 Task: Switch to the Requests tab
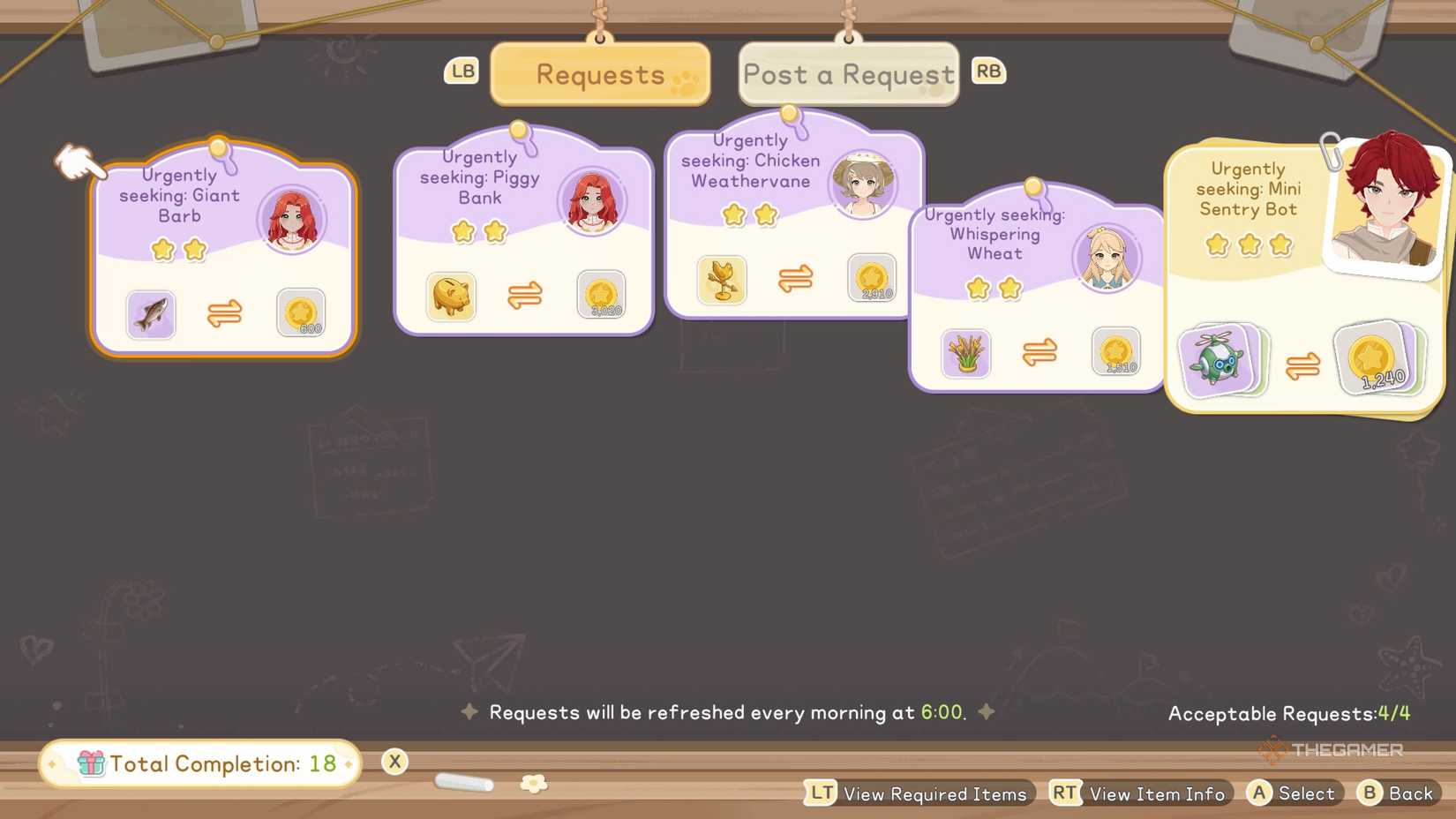tap(599, 74)
